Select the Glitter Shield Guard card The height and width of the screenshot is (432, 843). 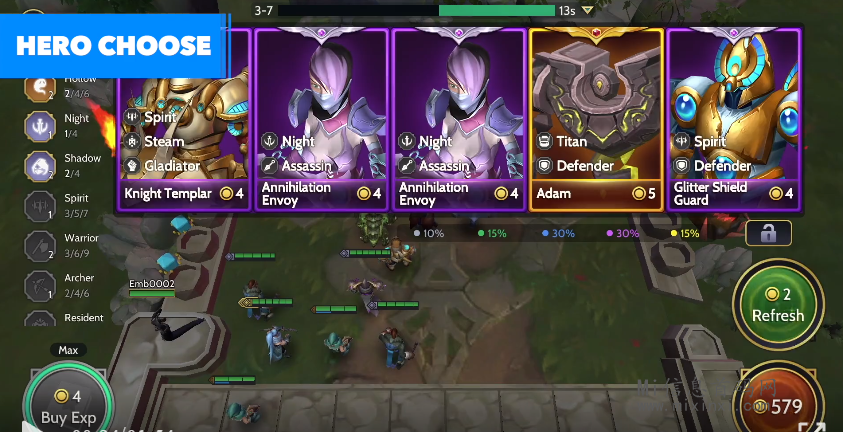coord(734,120)
